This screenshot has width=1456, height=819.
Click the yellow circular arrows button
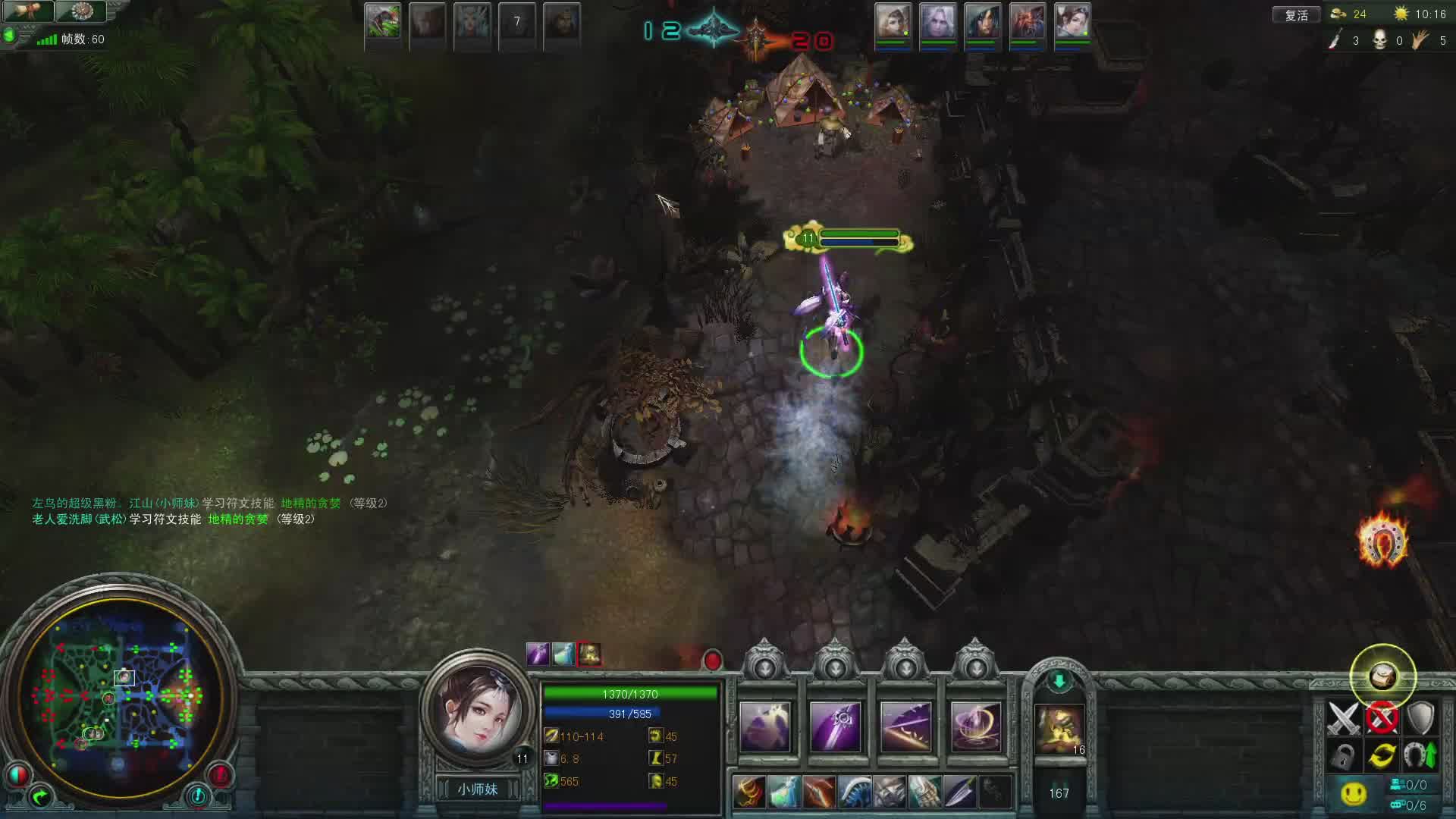click(x=1382, y=755)
